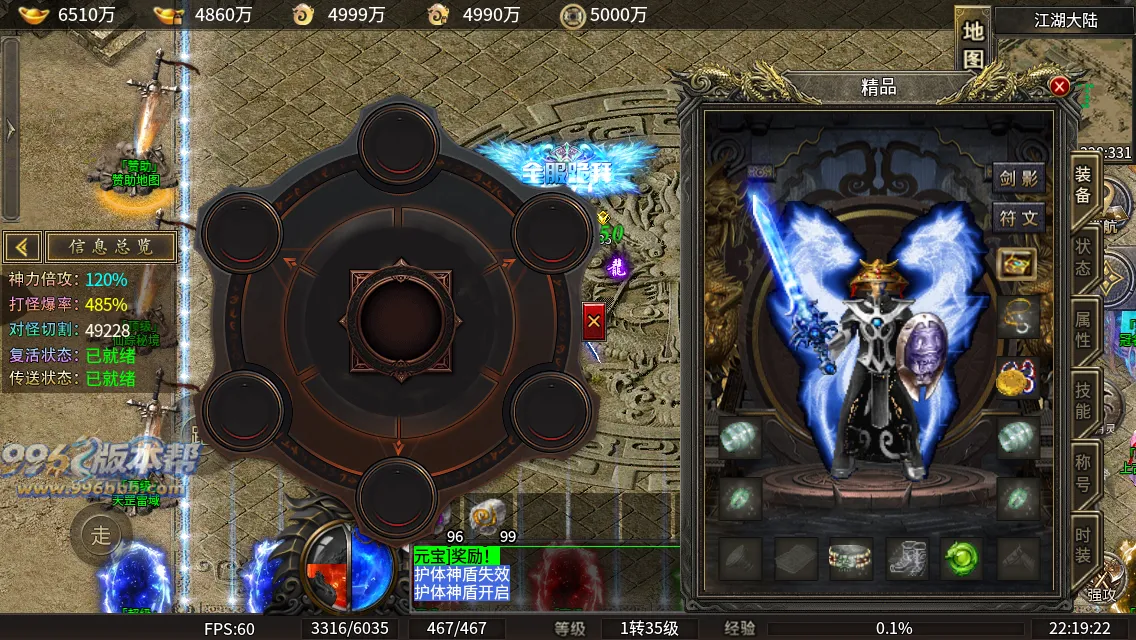Image resolution: width=1136 pixels, height=640 pixels.
Task: Select the gold medallion equipment slot
Action: 1017,378
